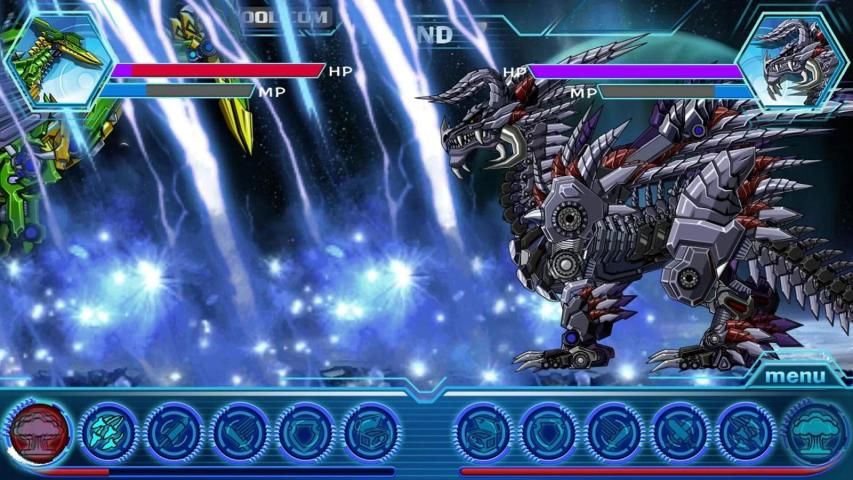
Task: Click the teal mushroom cloud skill icon
Action: 814,432
